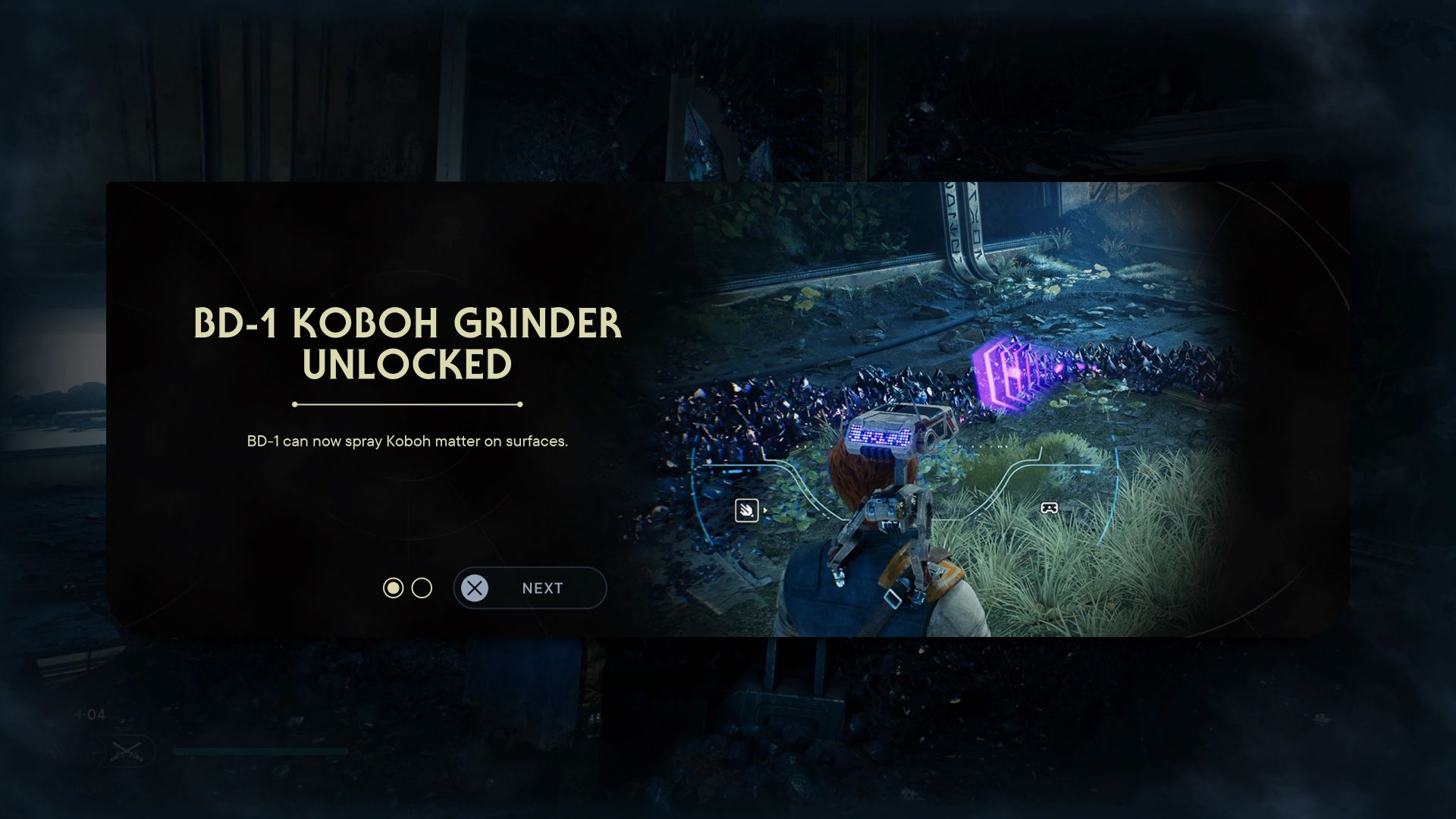Select the second empty pagination dot
This screenshot has height=819, width=1456.
422,588
